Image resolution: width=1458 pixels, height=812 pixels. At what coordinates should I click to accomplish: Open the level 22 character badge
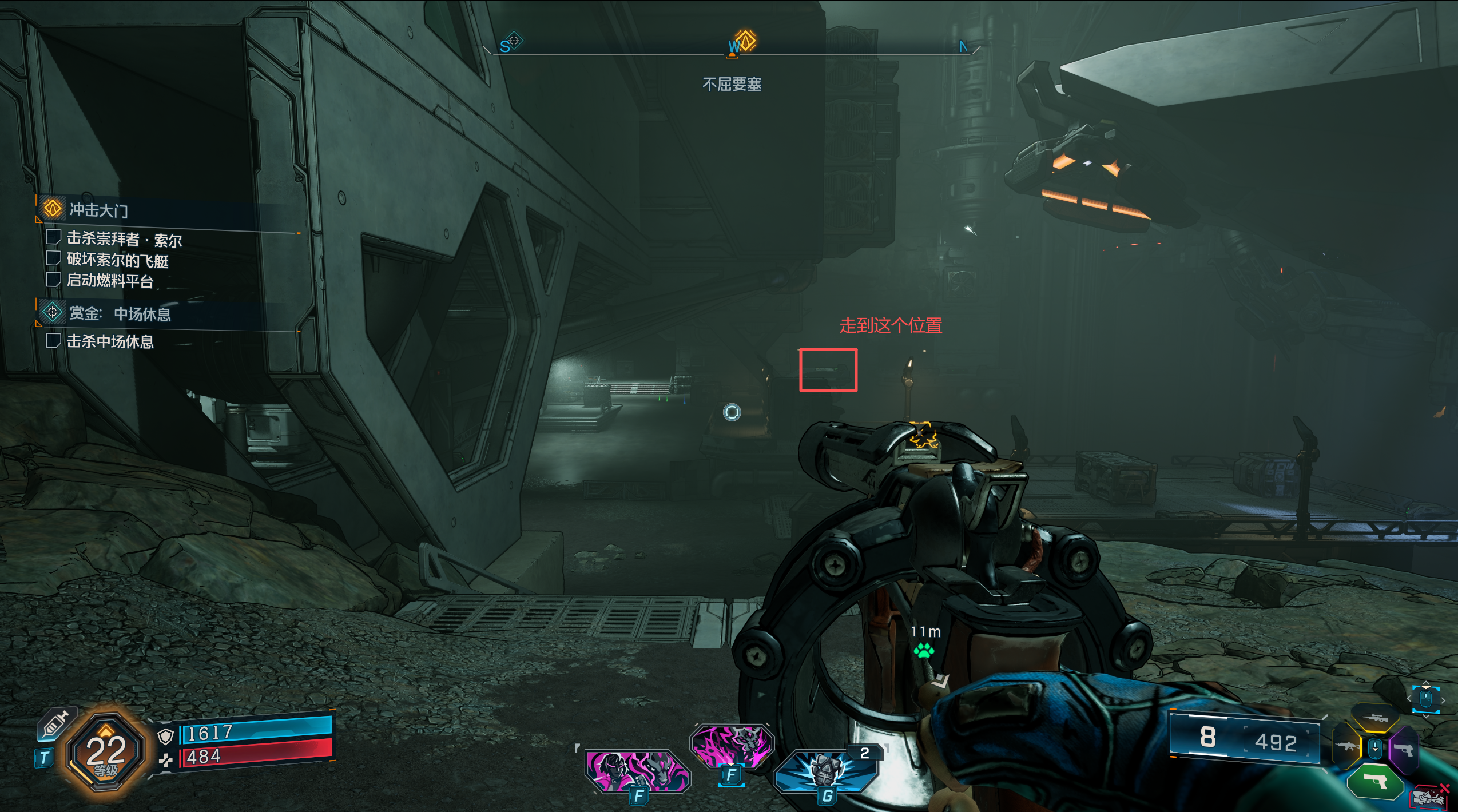point(106,752)
